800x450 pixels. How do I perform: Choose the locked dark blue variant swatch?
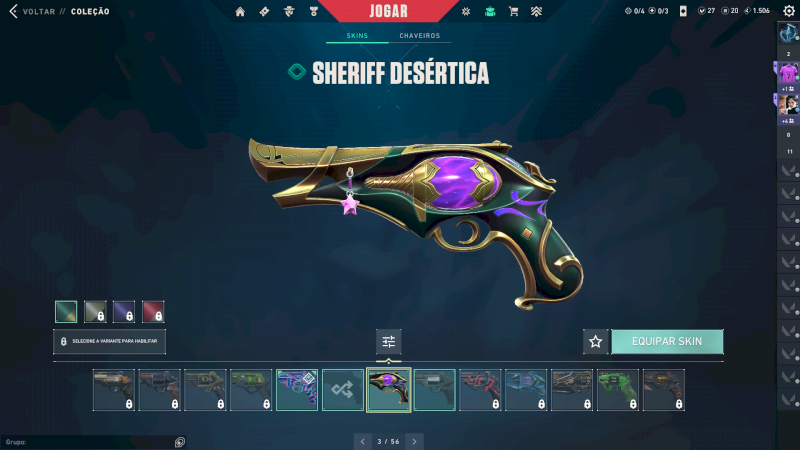(124, 312)
